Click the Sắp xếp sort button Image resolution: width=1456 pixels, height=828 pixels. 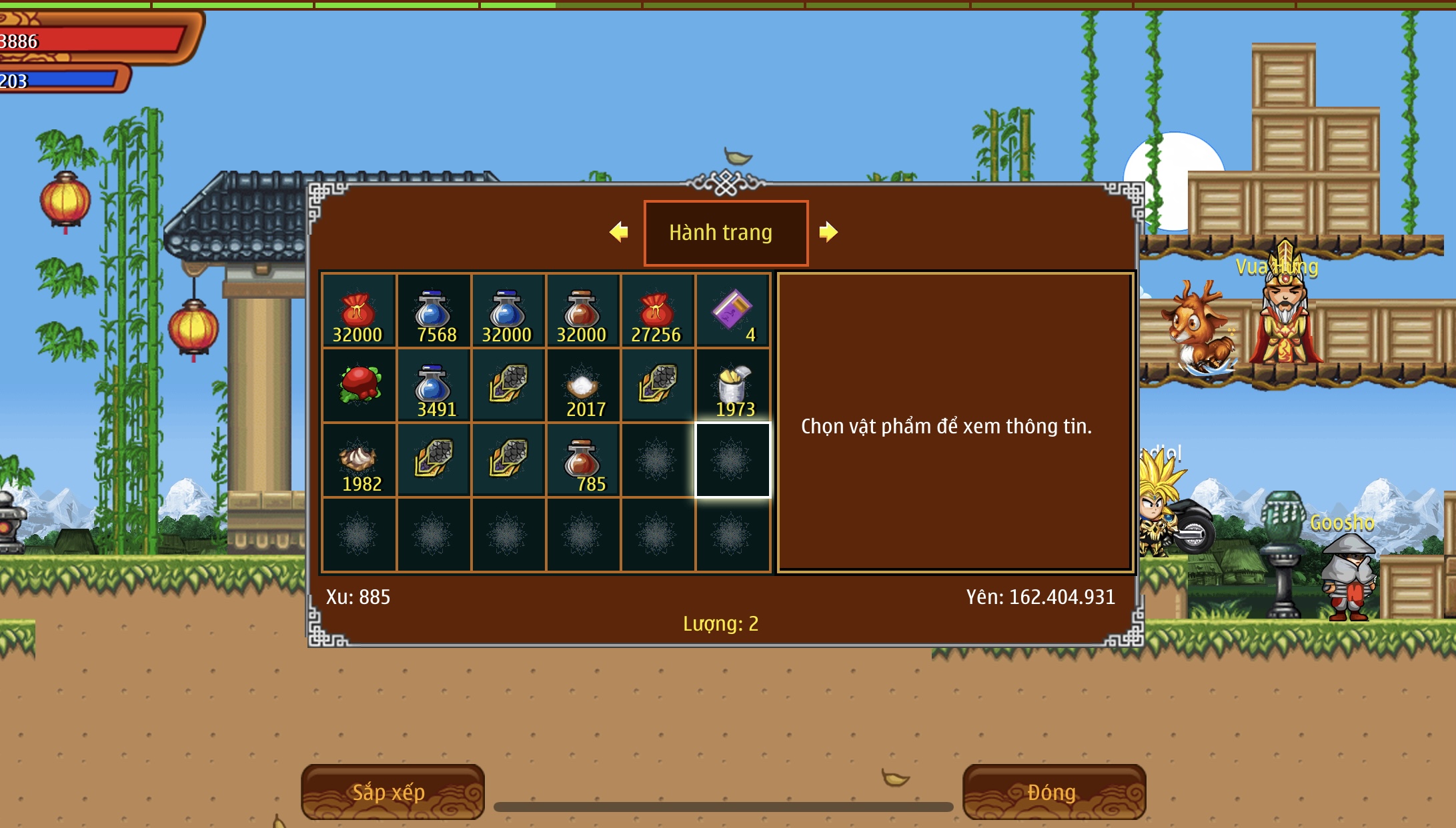[x=392, y=791]
